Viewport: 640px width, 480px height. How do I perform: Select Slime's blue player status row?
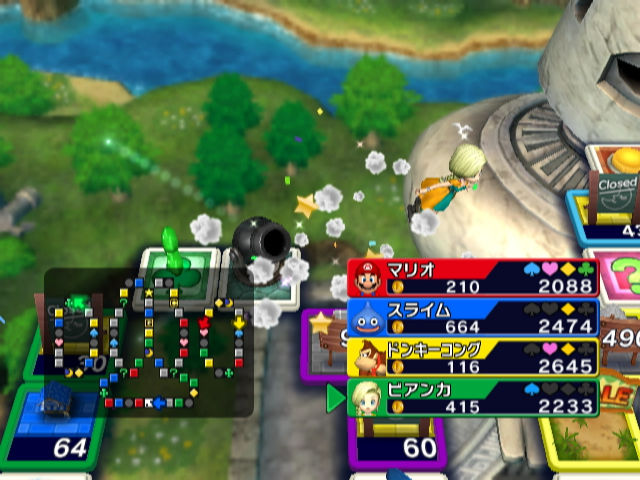coord(473,317)
